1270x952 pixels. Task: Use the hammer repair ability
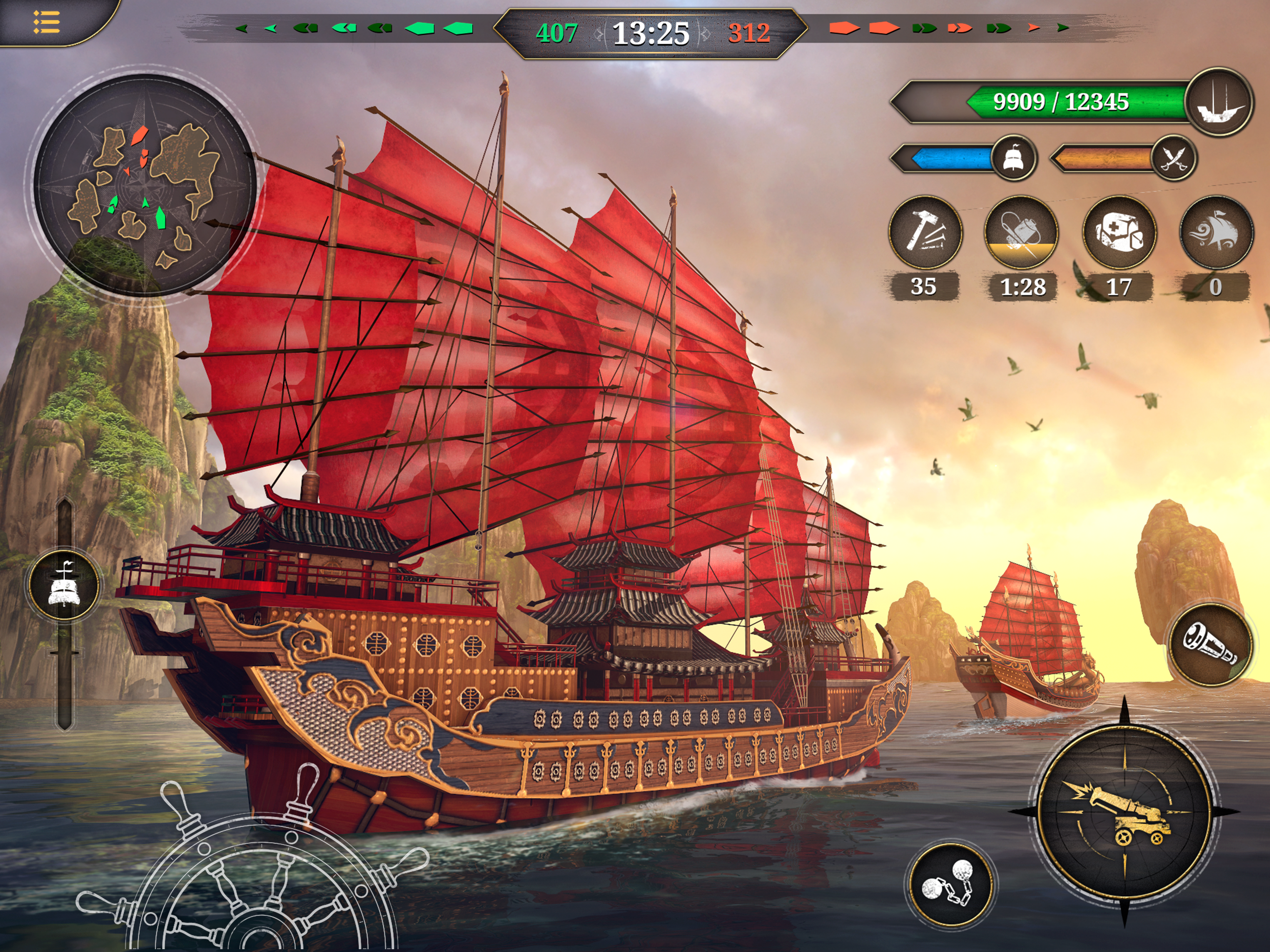pos(925,232)
